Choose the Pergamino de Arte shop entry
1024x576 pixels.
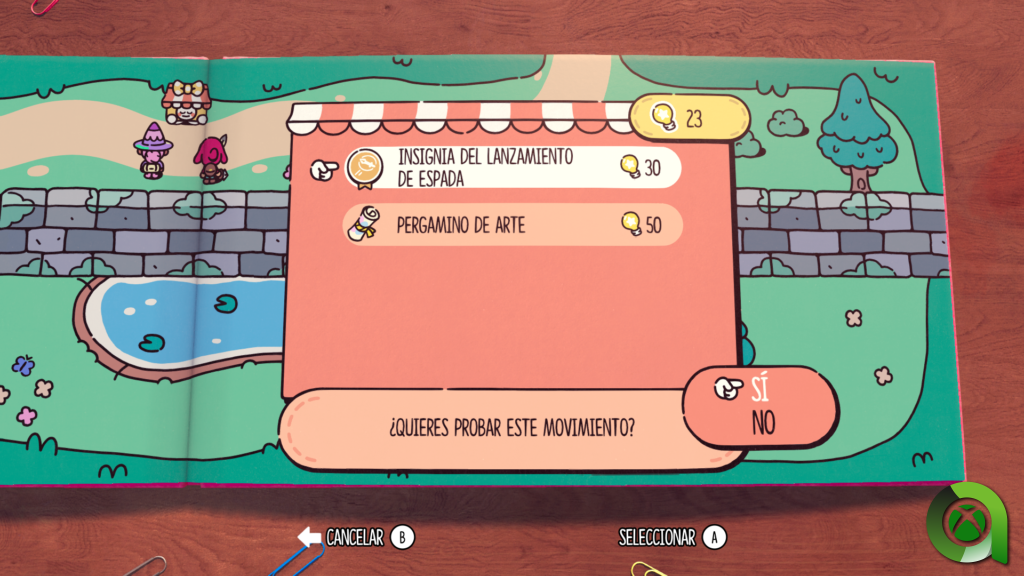pos(511,225)
